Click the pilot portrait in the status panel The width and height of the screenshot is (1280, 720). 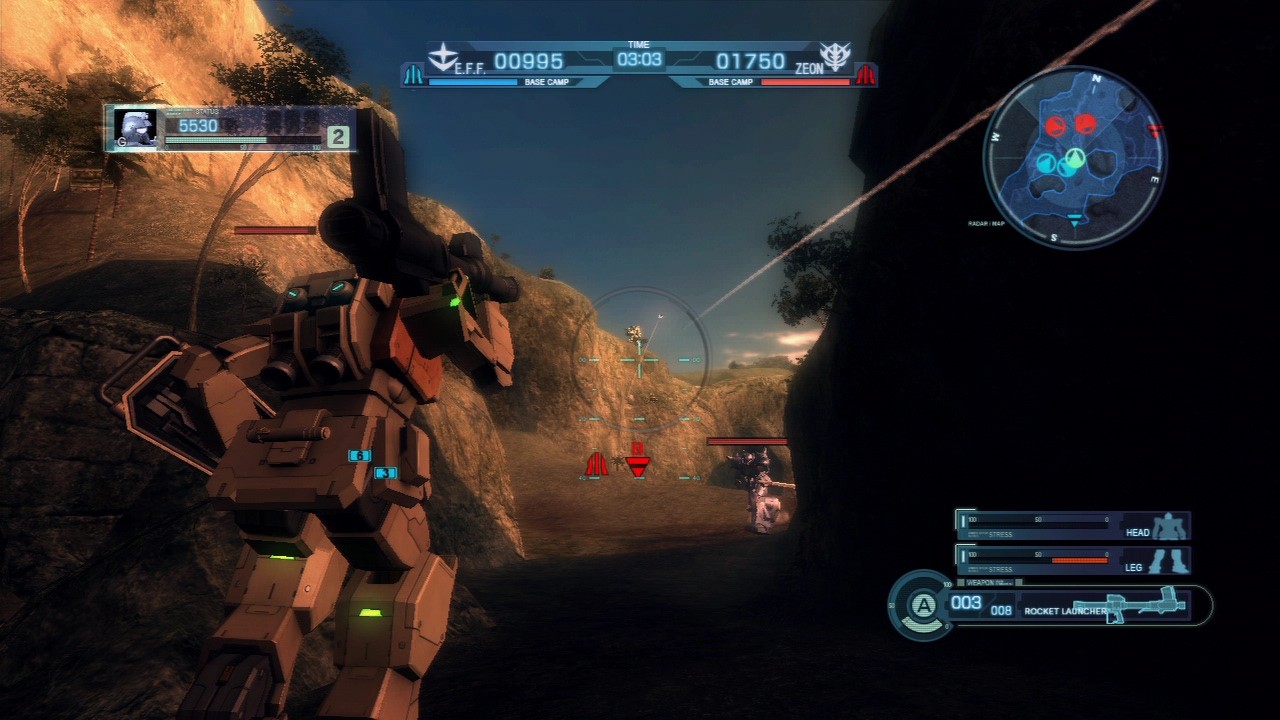(134, 128)
